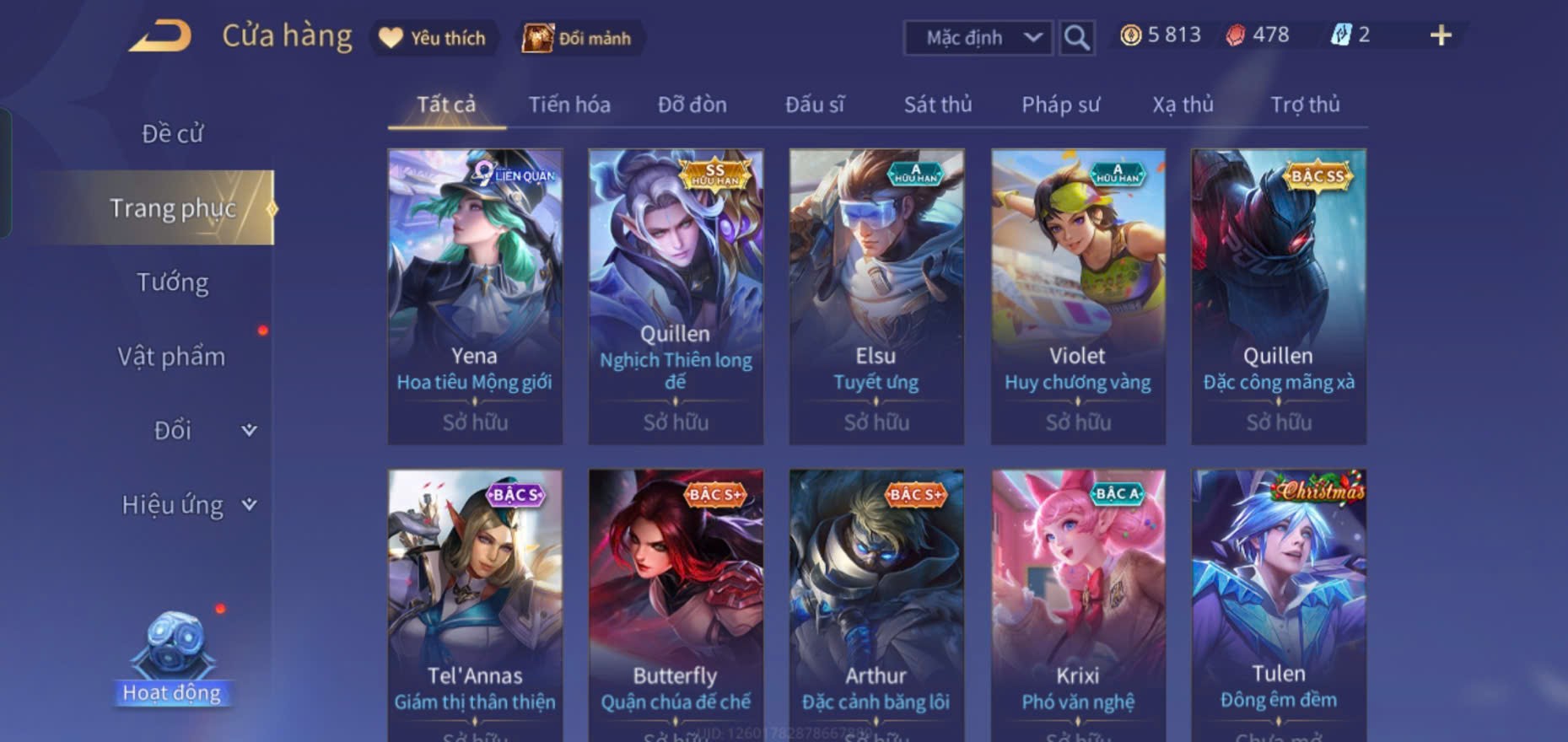Open the Mặc định sort dropdown

tap(978, 38)
